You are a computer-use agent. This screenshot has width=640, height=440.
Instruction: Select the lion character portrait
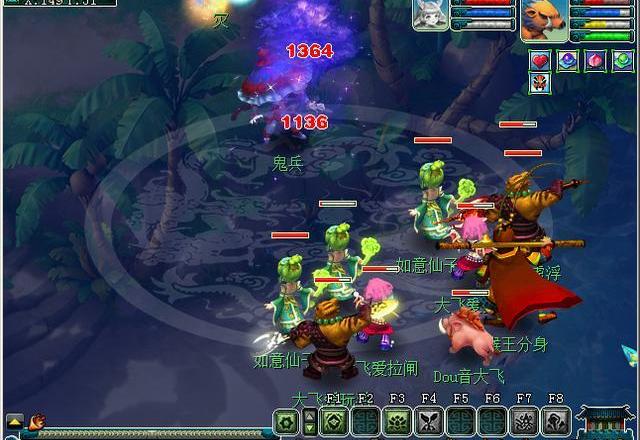pos(543,19)
